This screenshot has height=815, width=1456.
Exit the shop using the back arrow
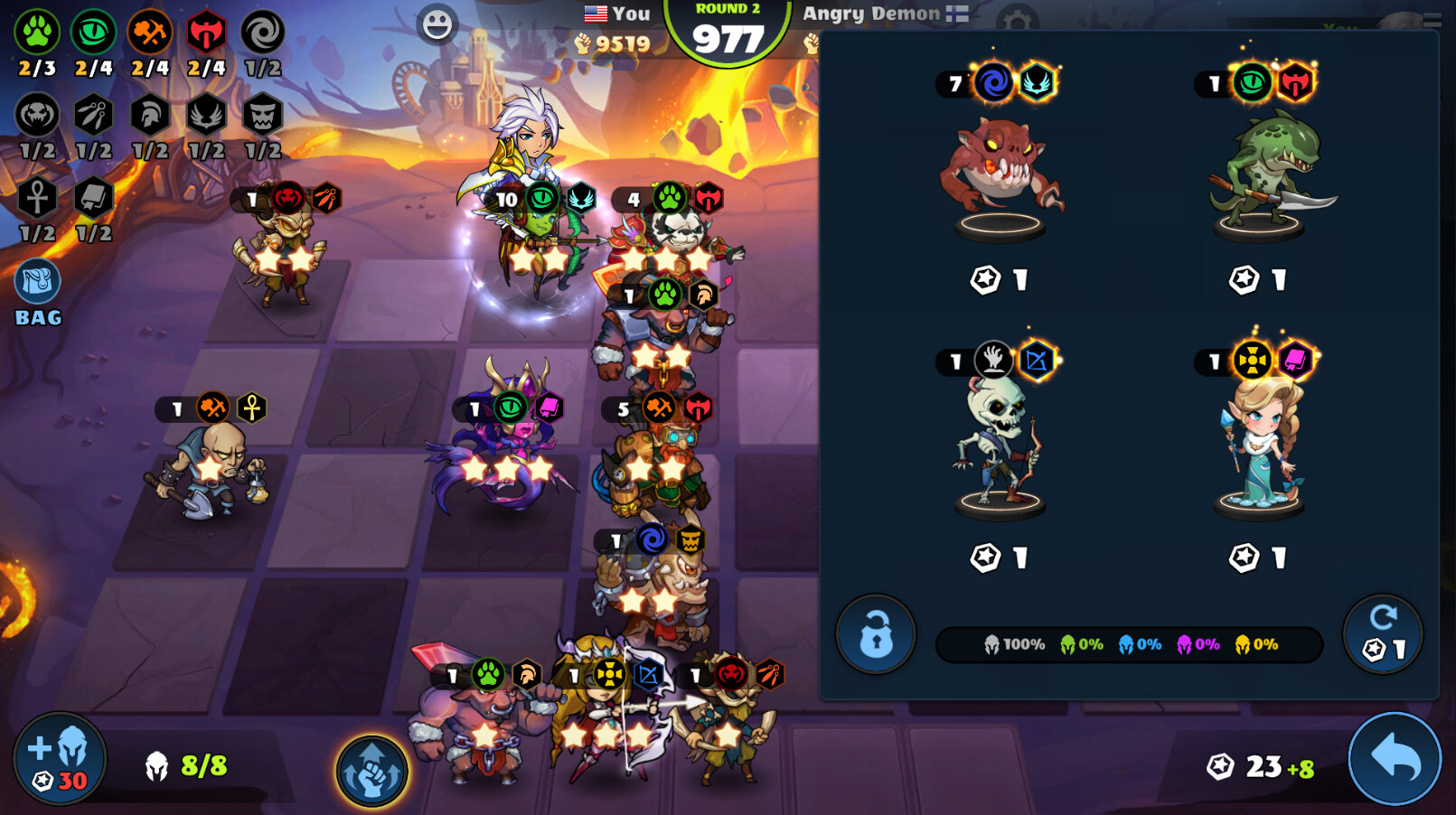[1394, 759]
